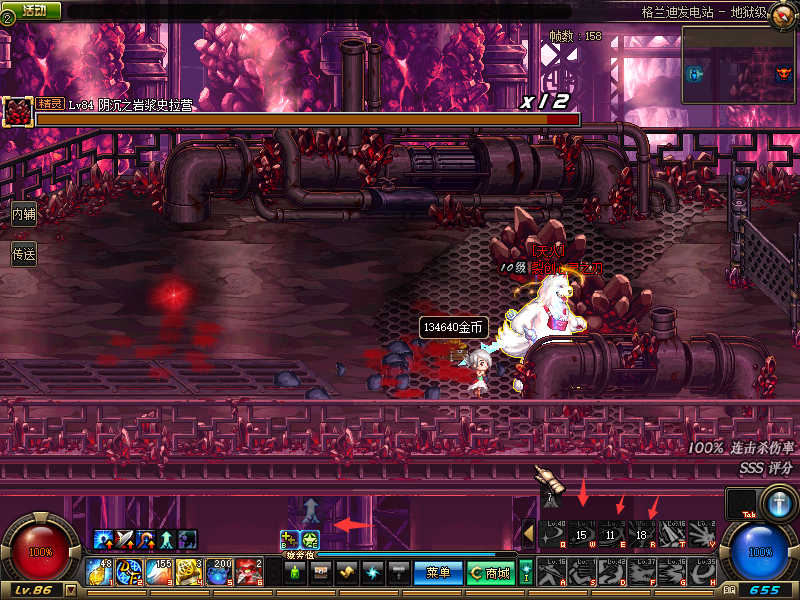The width and height of the screenshot is (800, 600).
Task: Select the boss room marker on minimap
Action: point(783,73)
